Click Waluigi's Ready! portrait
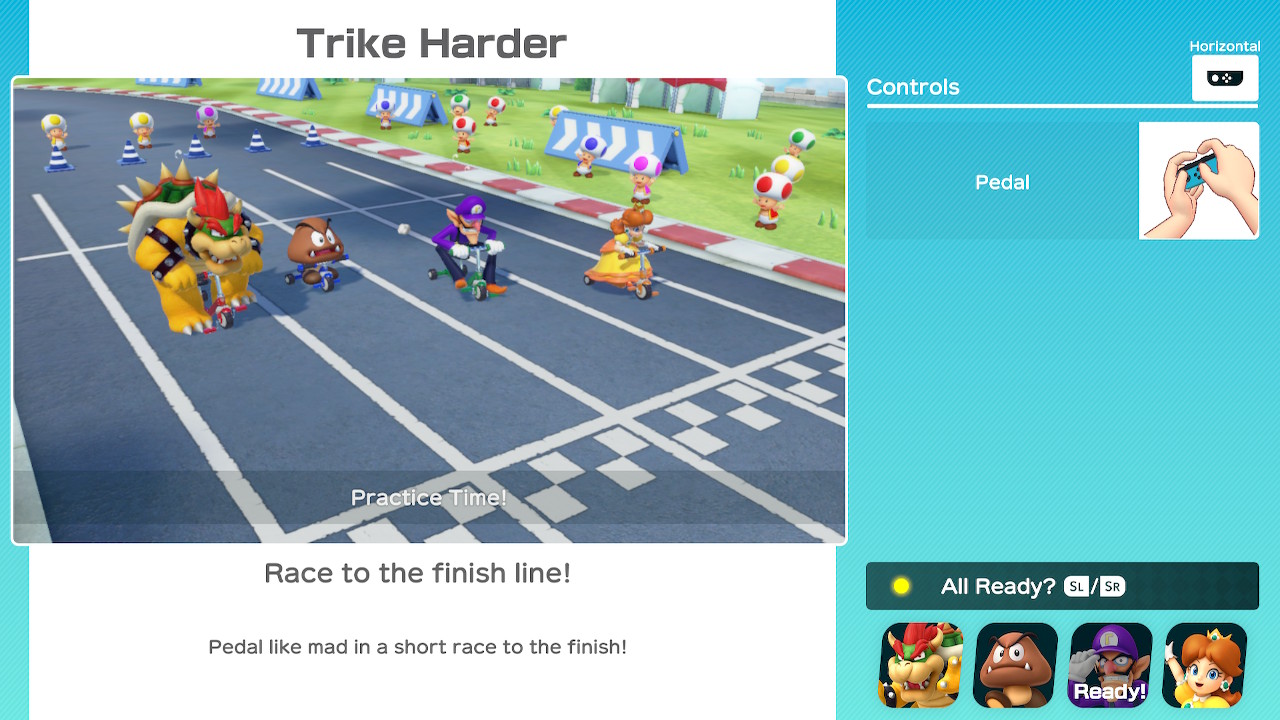 pos(1110,665)
